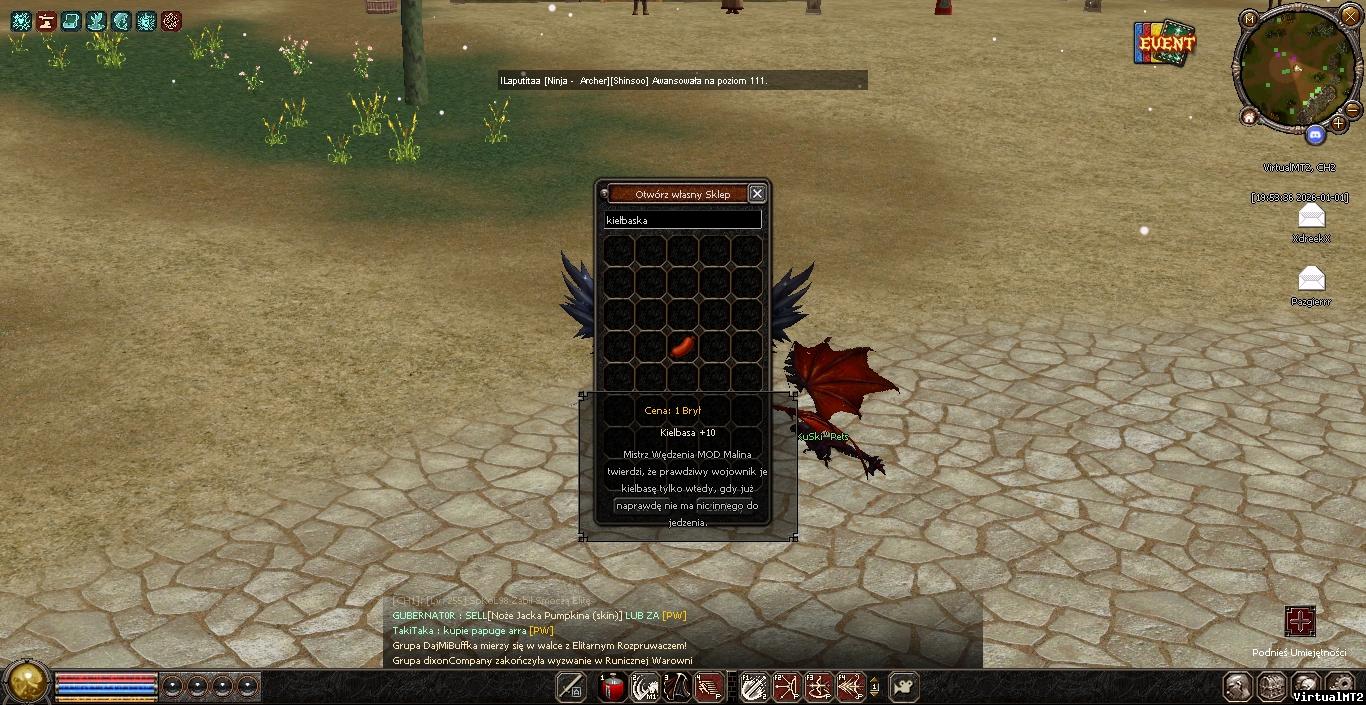The height and width of the screenshot is (705, 1366).
Task: Click the shop name field reading kiełbaska
Action: [682, 220]
